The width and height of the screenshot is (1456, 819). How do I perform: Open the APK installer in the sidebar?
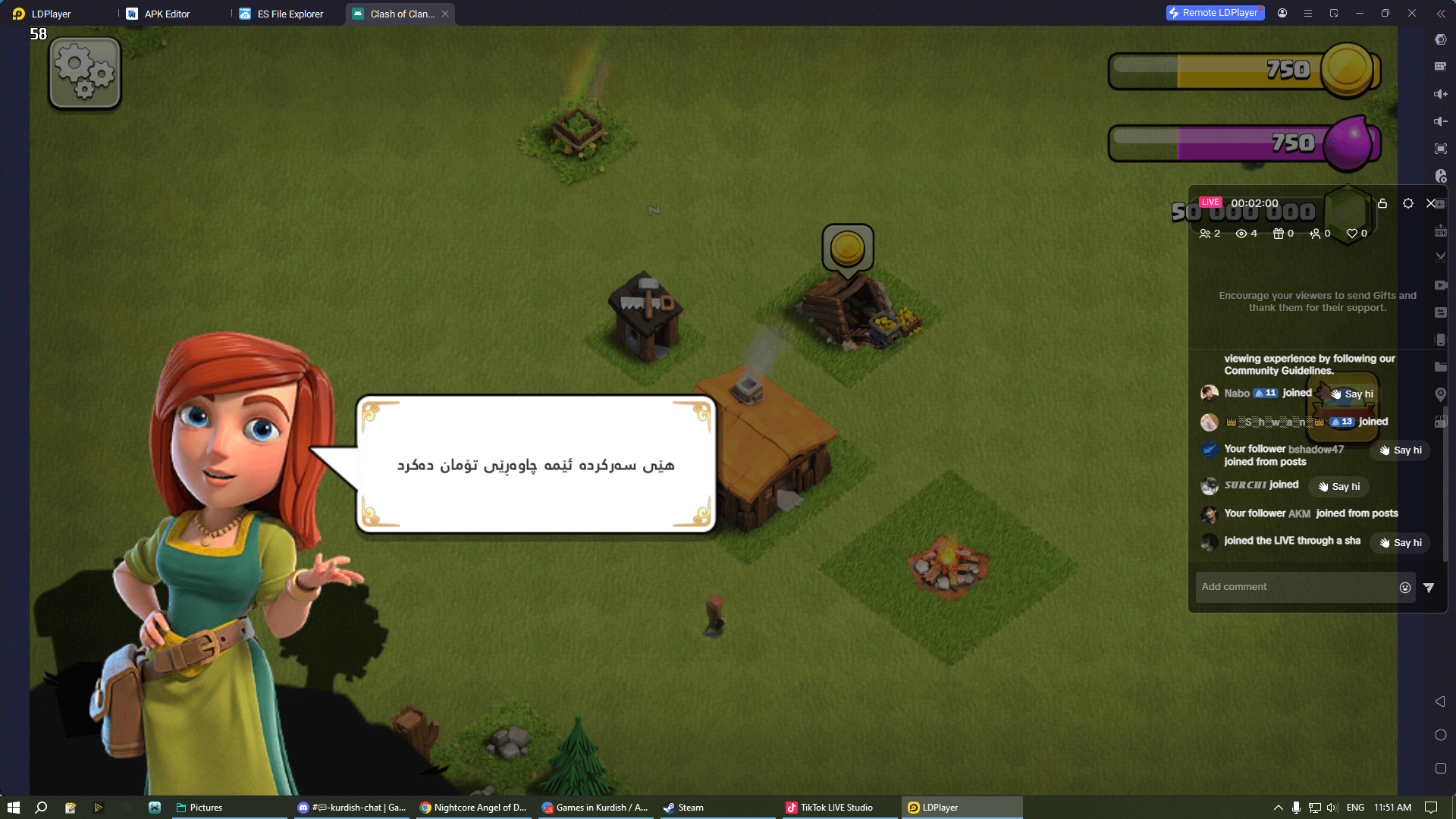pyautogui.click(x=1441, y=231)
